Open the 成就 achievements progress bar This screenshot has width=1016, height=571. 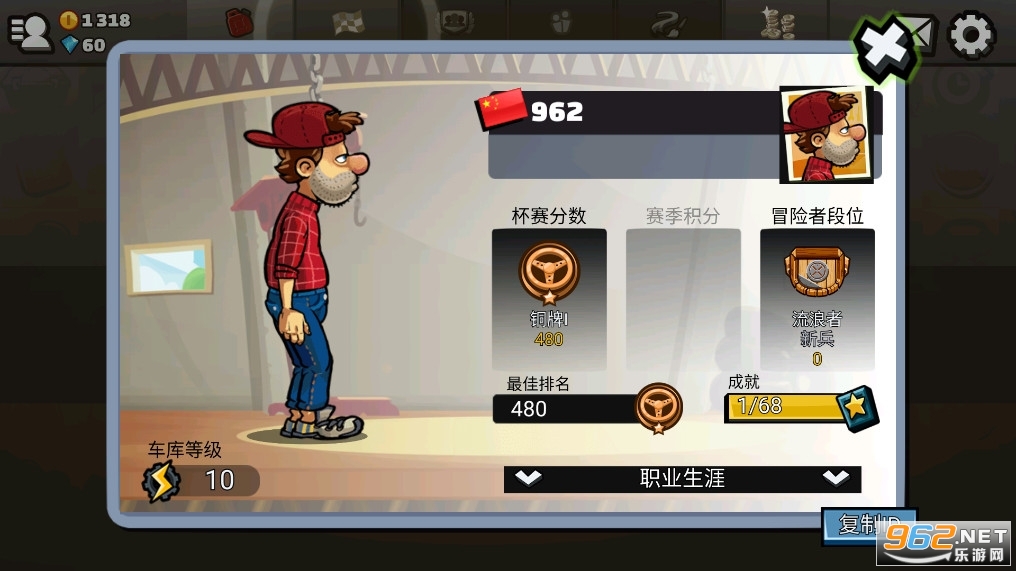[800, 406]
